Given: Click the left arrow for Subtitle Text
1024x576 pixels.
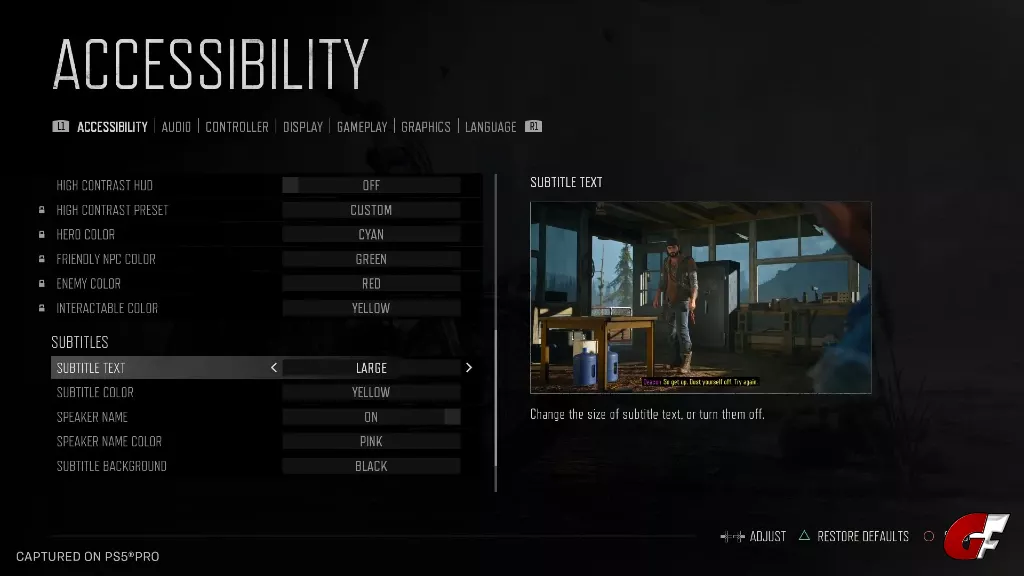Looking at the screenshot, I should pos(274,368).
